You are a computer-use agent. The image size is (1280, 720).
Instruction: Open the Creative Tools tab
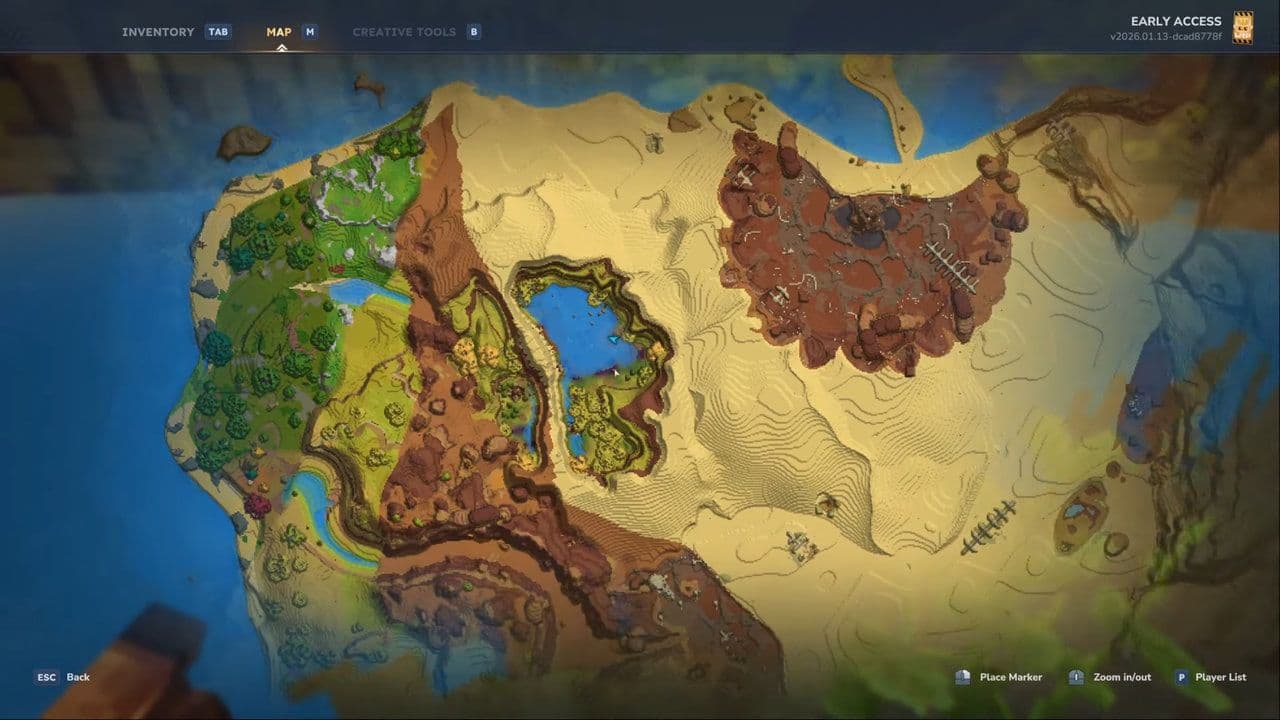[x=405, y=31]
